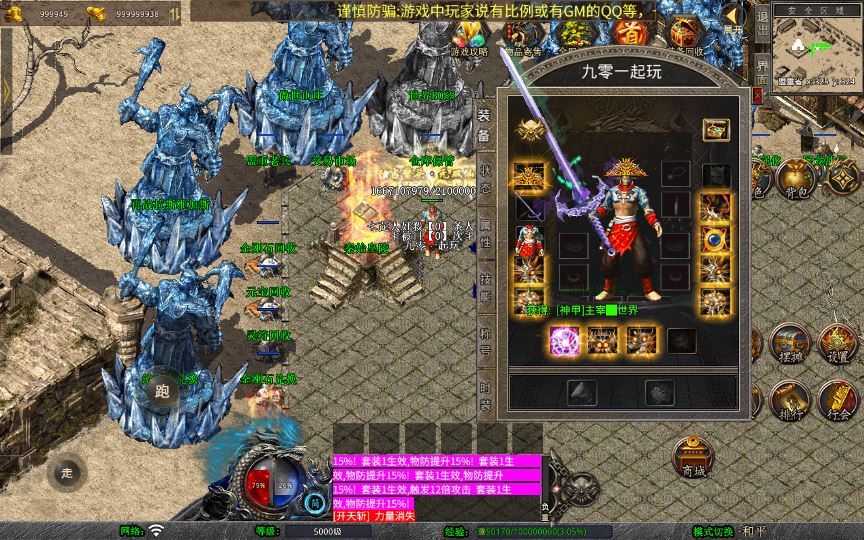Viewport: 864px width, 540px height.
Task: Open the 摆摊 stall button
Action: coord(788,345)
